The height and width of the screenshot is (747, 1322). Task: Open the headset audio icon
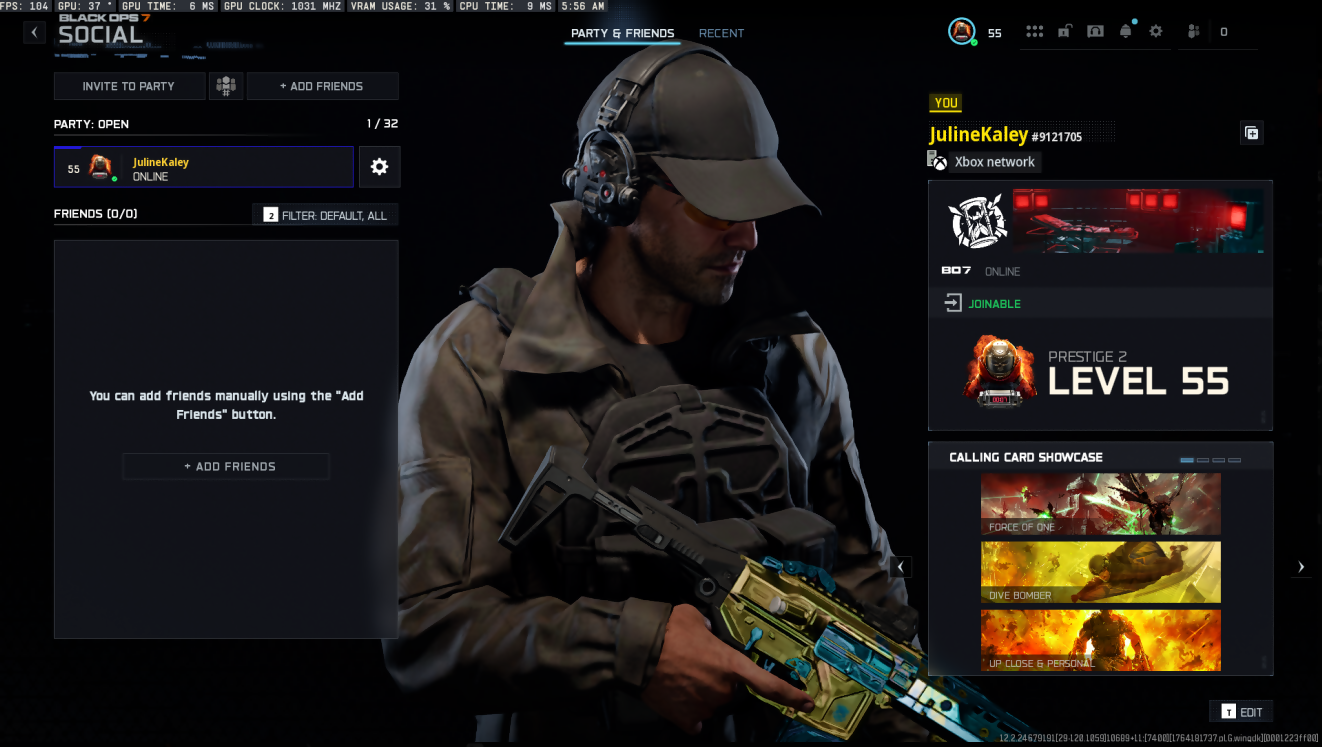click(1095, 32)
